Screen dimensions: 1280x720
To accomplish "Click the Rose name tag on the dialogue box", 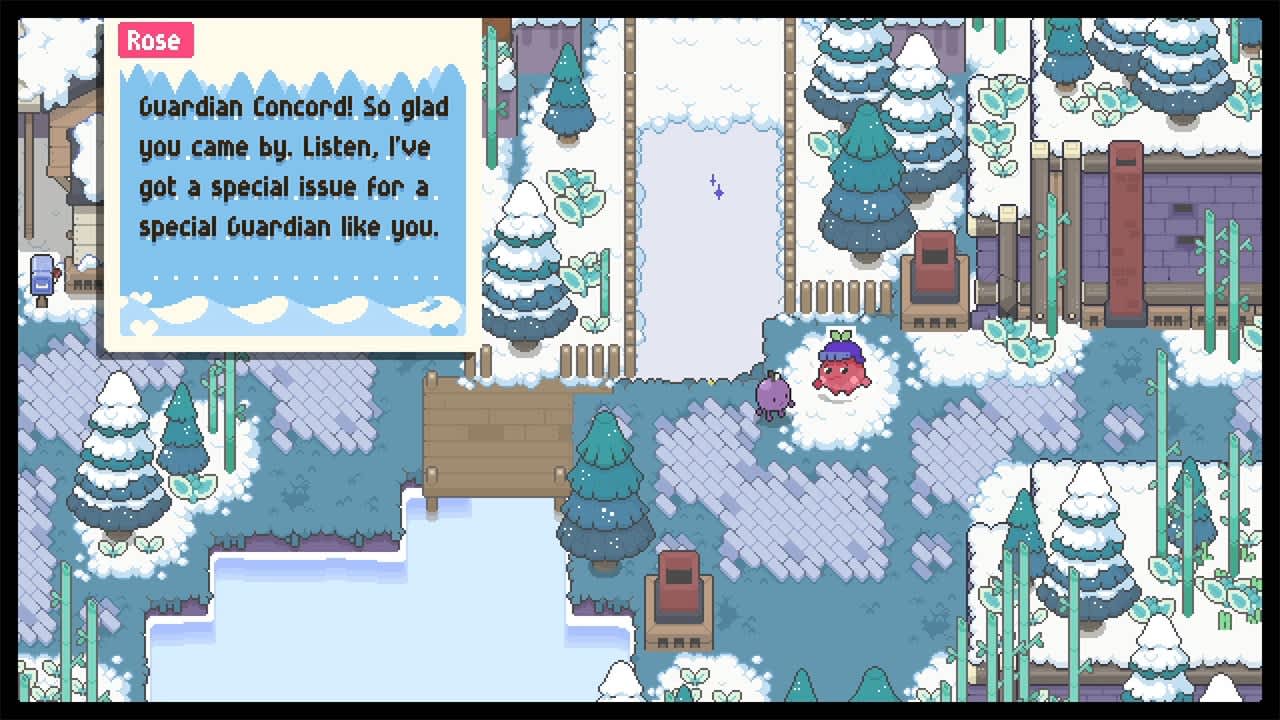I will click(x=155, y=40).
